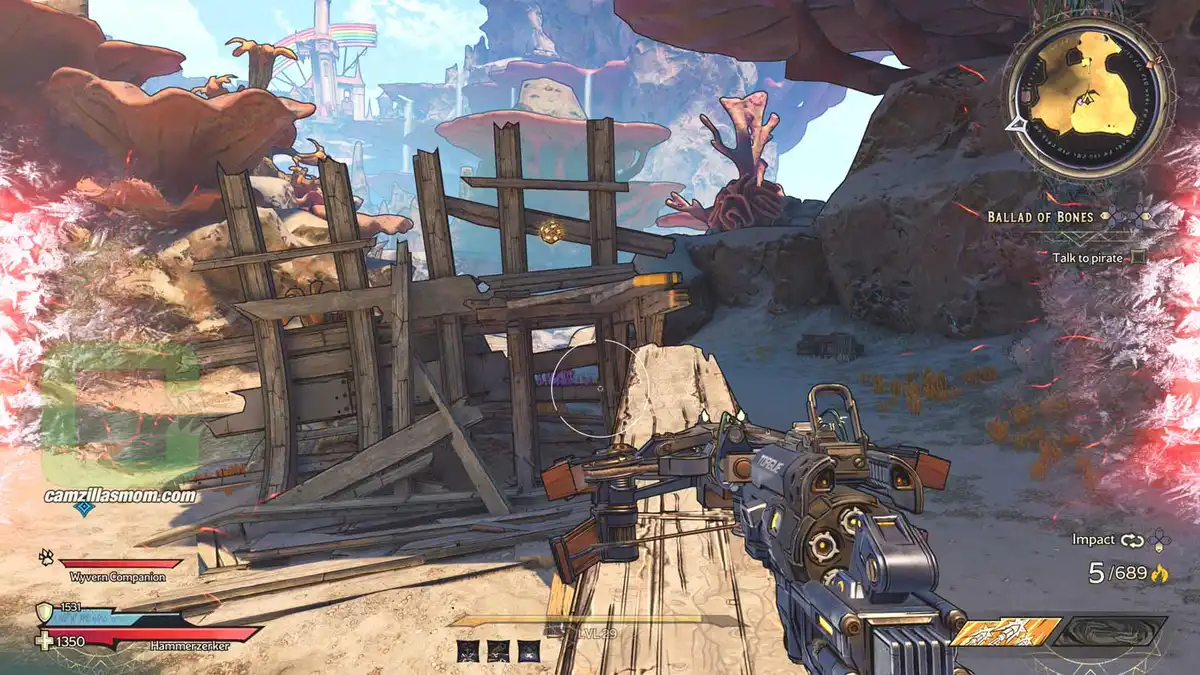1200x675 pixels.
Task: Tick the Talk to pirate objective box
Action: coord(1139,257)
